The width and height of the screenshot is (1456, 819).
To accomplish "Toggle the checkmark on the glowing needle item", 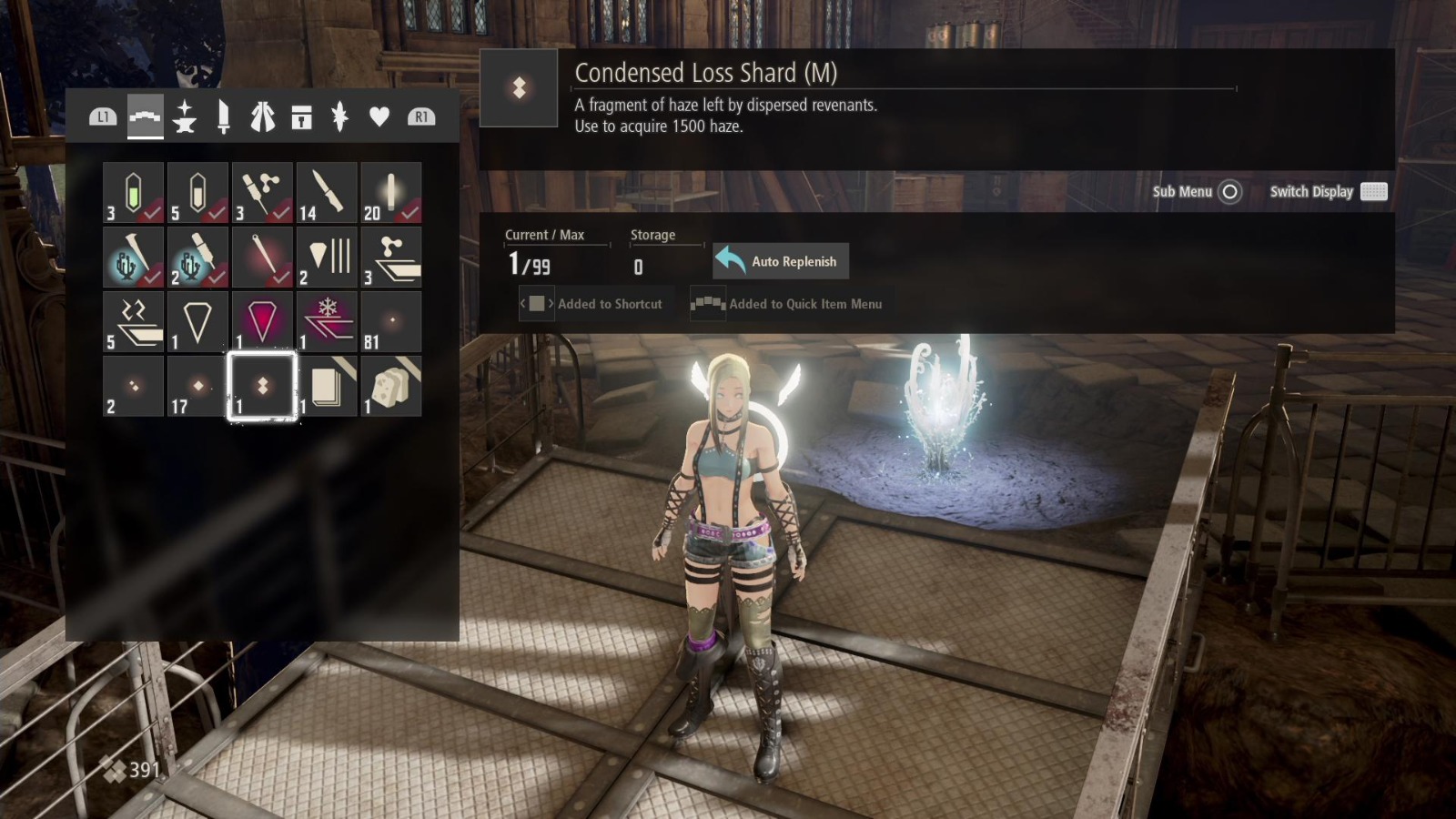I will point(261,257).
